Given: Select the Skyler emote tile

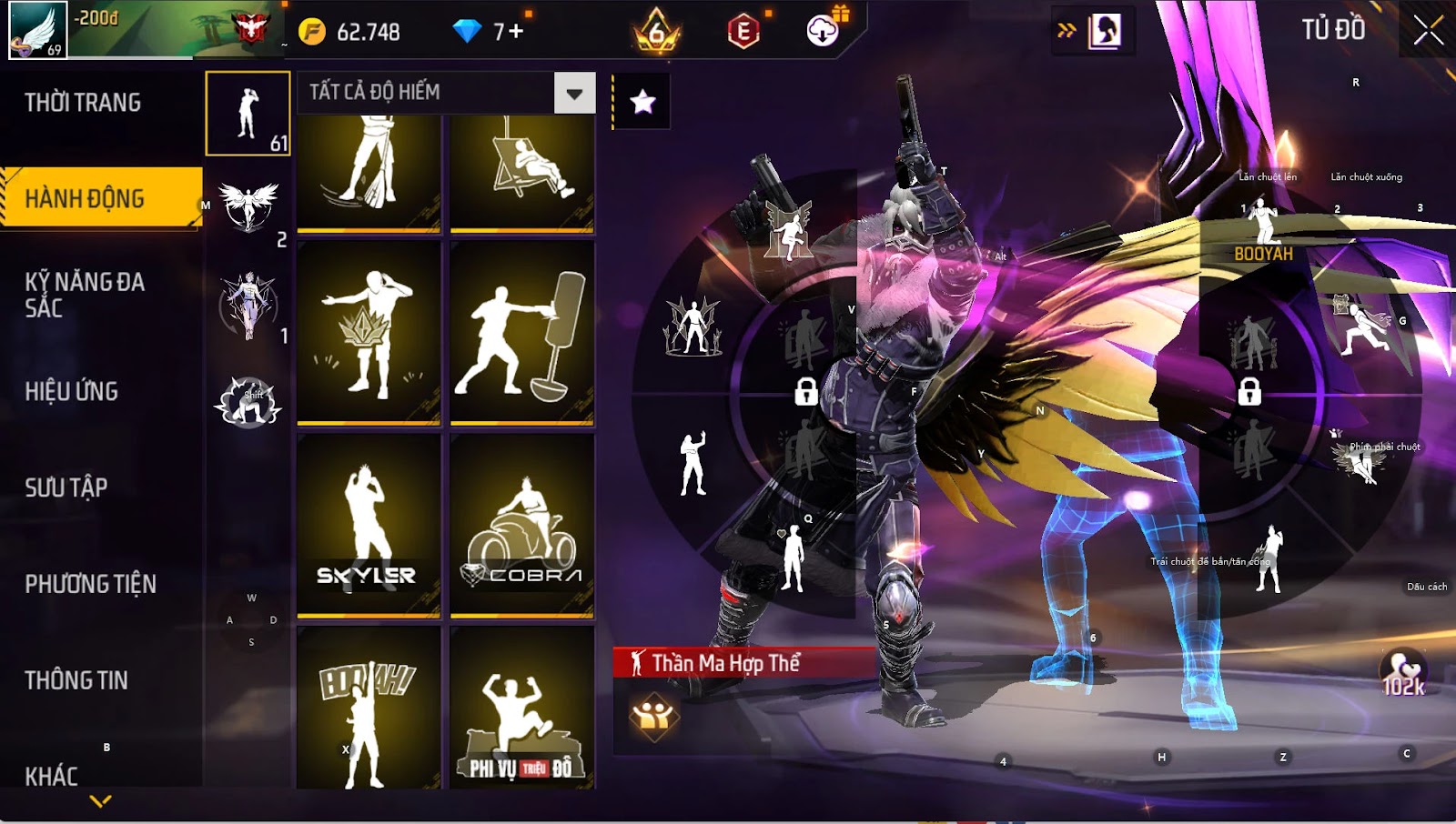Looking at the screenshot, I should [x=369, y=525].
